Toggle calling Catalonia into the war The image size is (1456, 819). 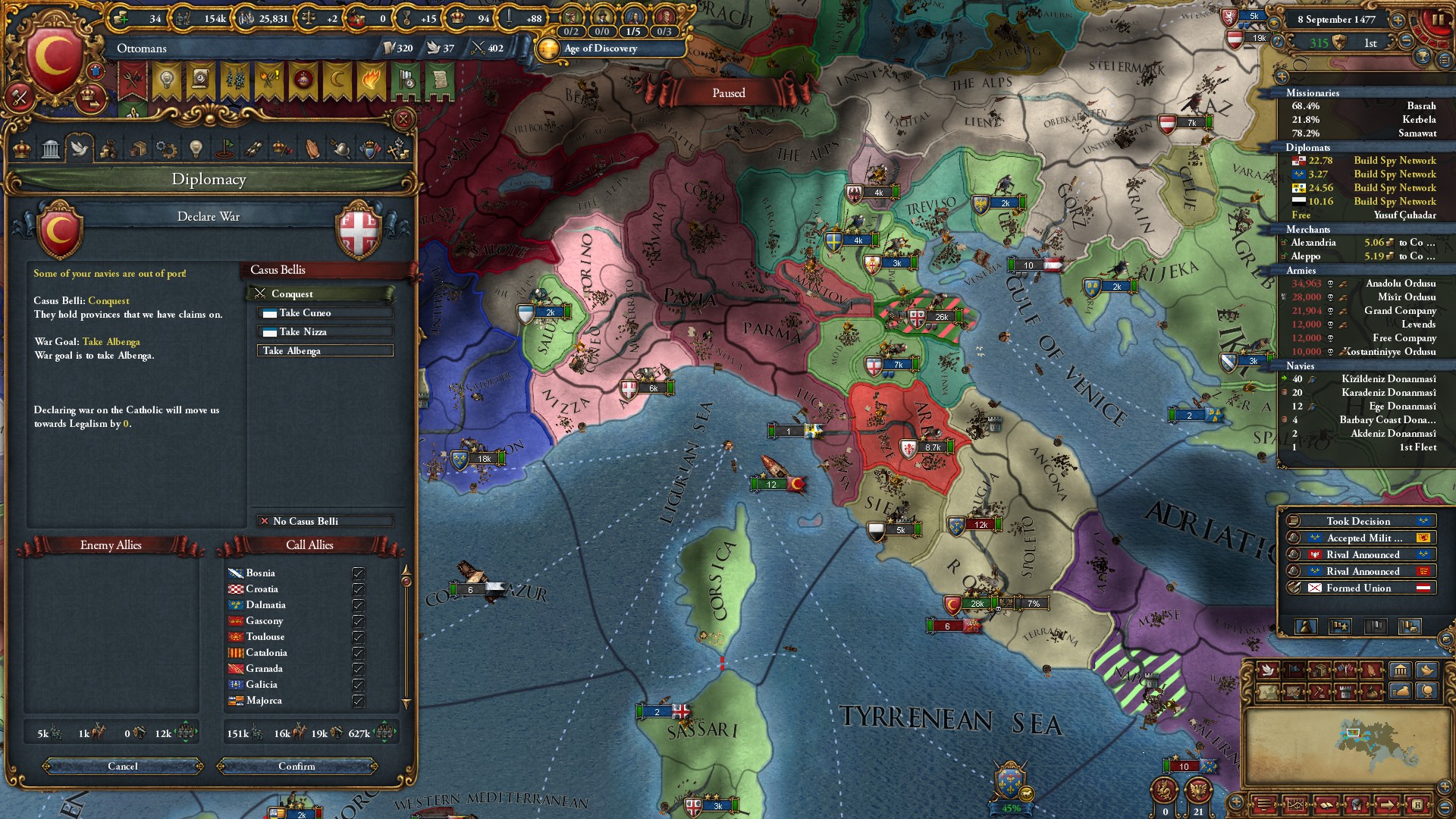(x=358, y=653)
